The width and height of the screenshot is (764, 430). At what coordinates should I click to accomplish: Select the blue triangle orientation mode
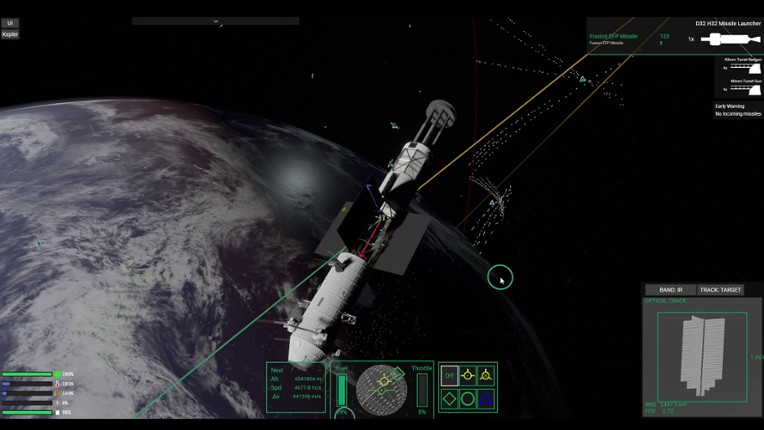[486, 398]
